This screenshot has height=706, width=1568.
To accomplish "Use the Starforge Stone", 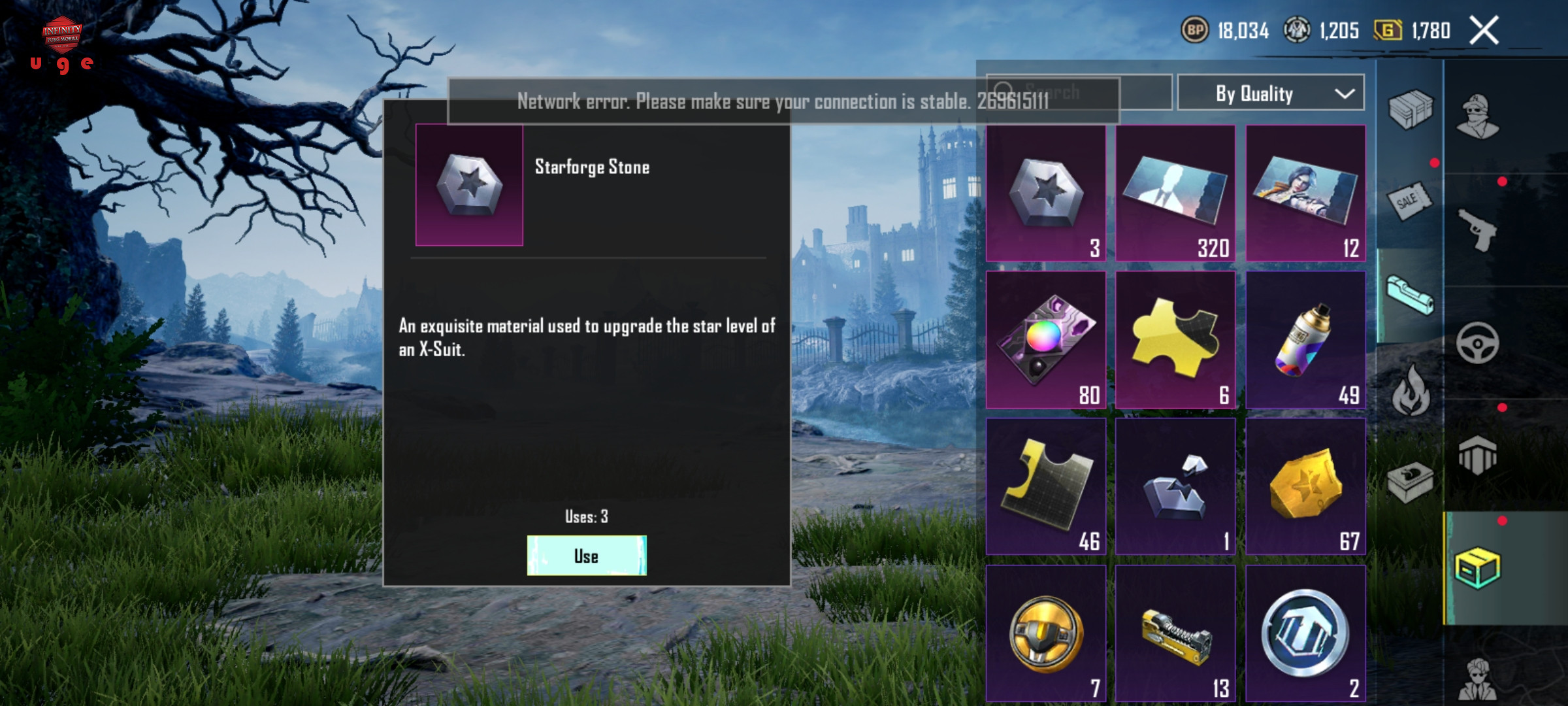I will [587, 556].
